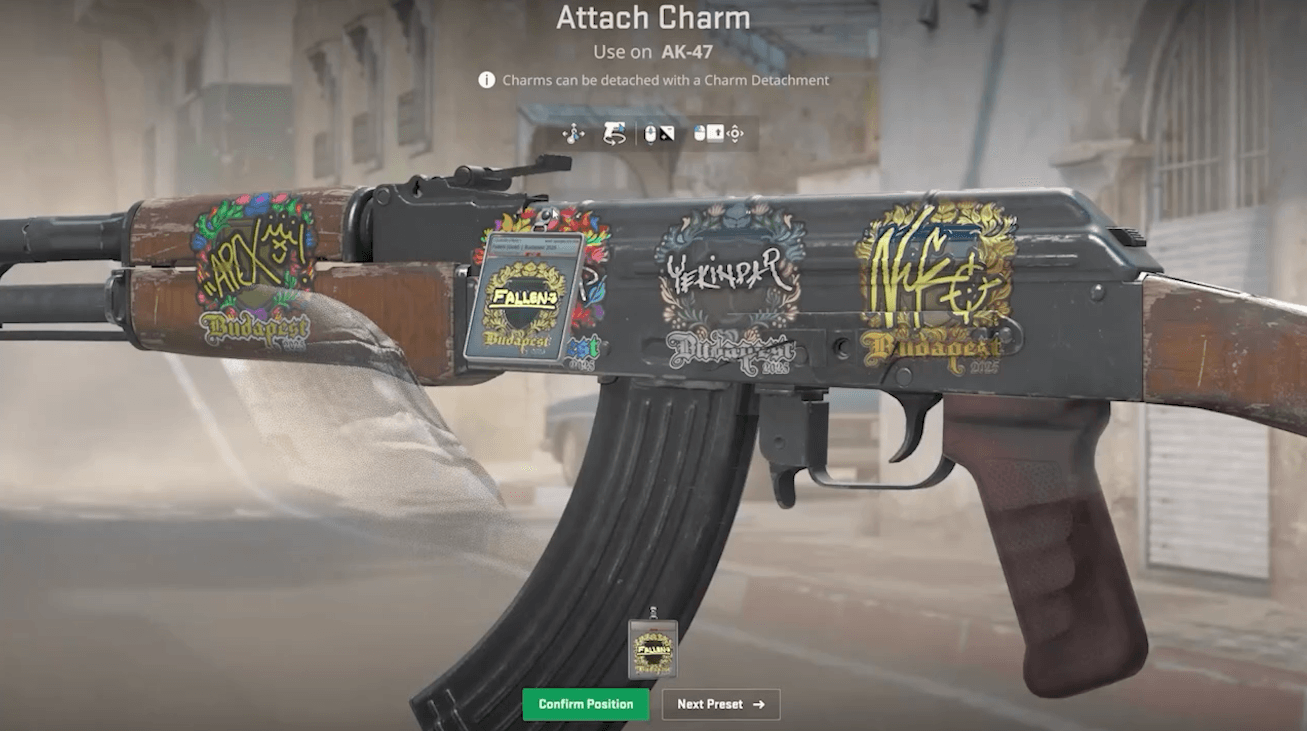Click the mouse scroll-wheel zoom icon
The image size is (1307, 731).
[x=651, y=133]
